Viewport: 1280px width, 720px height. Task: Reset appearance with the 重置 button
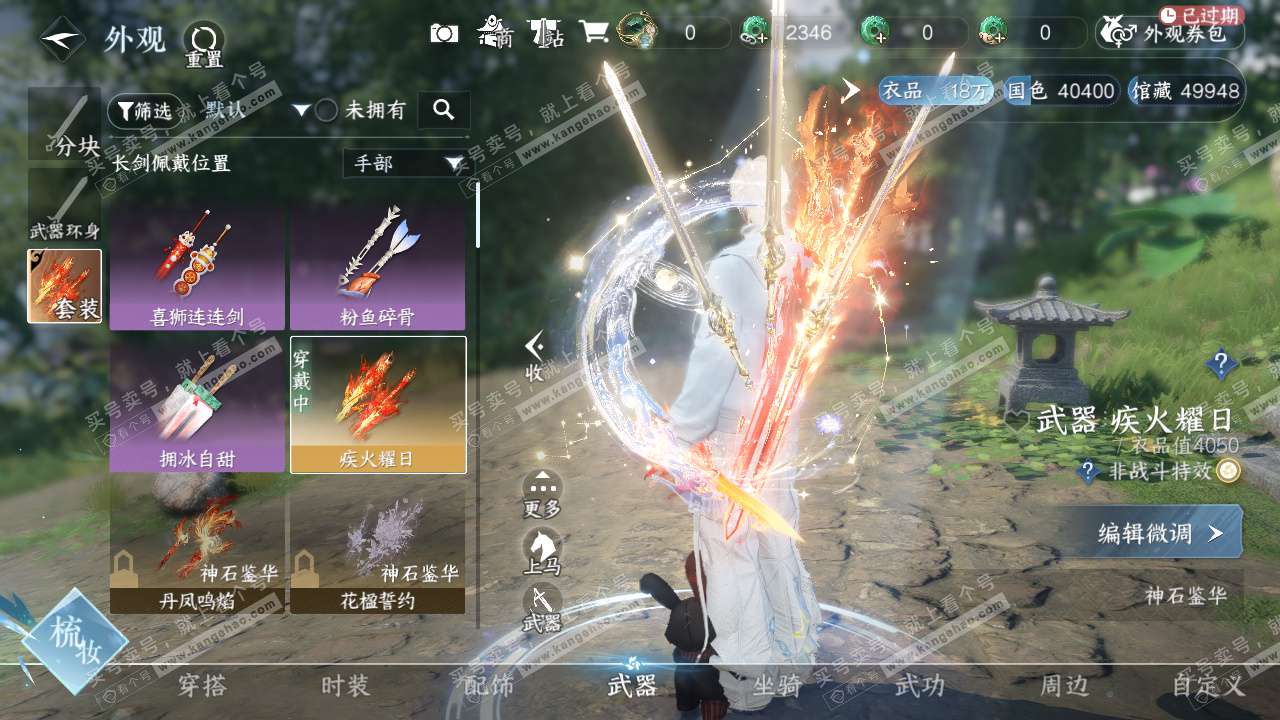(x=204, y=43)
